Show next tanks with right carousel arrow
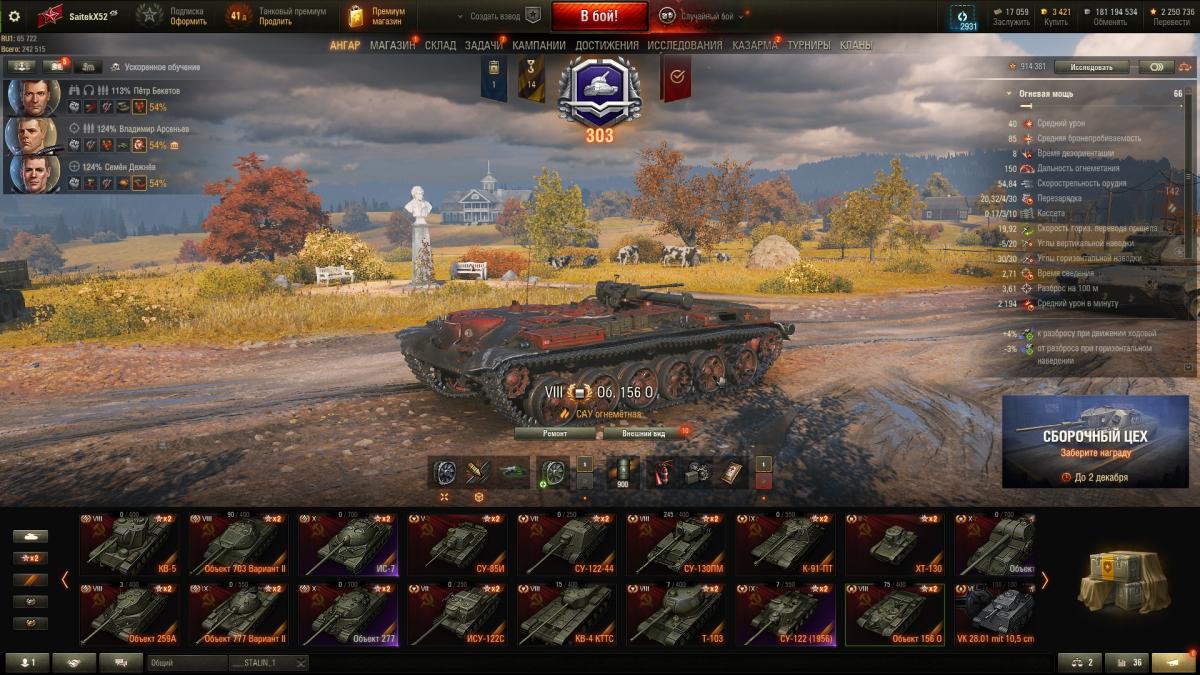This screenshot has width=1200, height=675. 1044,580
